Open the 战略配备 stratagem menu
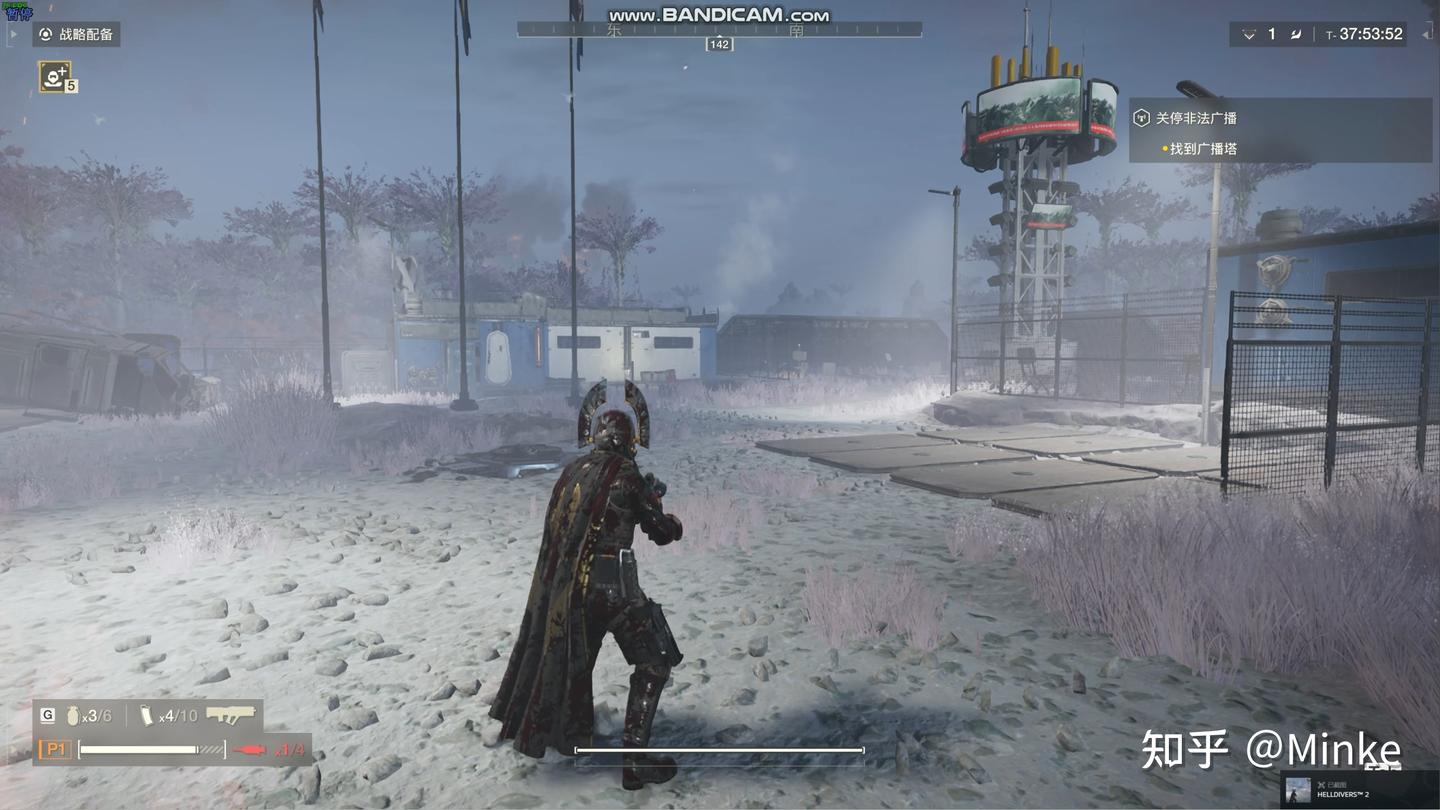Screen dimensions: 1440x810 (76, 34)
